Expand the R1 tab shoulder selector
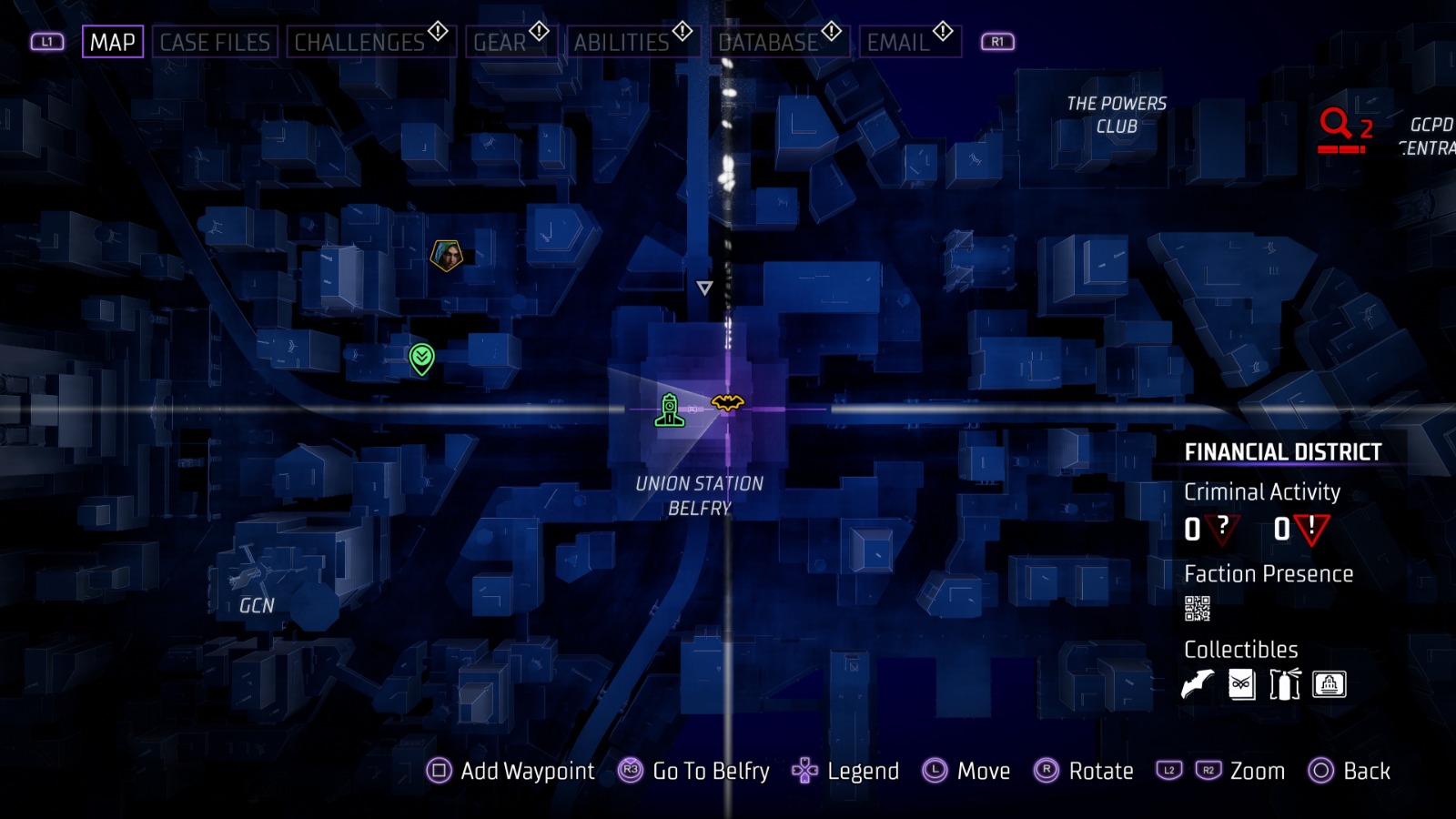The image size is (1456, 819). (x=996, y=41)
